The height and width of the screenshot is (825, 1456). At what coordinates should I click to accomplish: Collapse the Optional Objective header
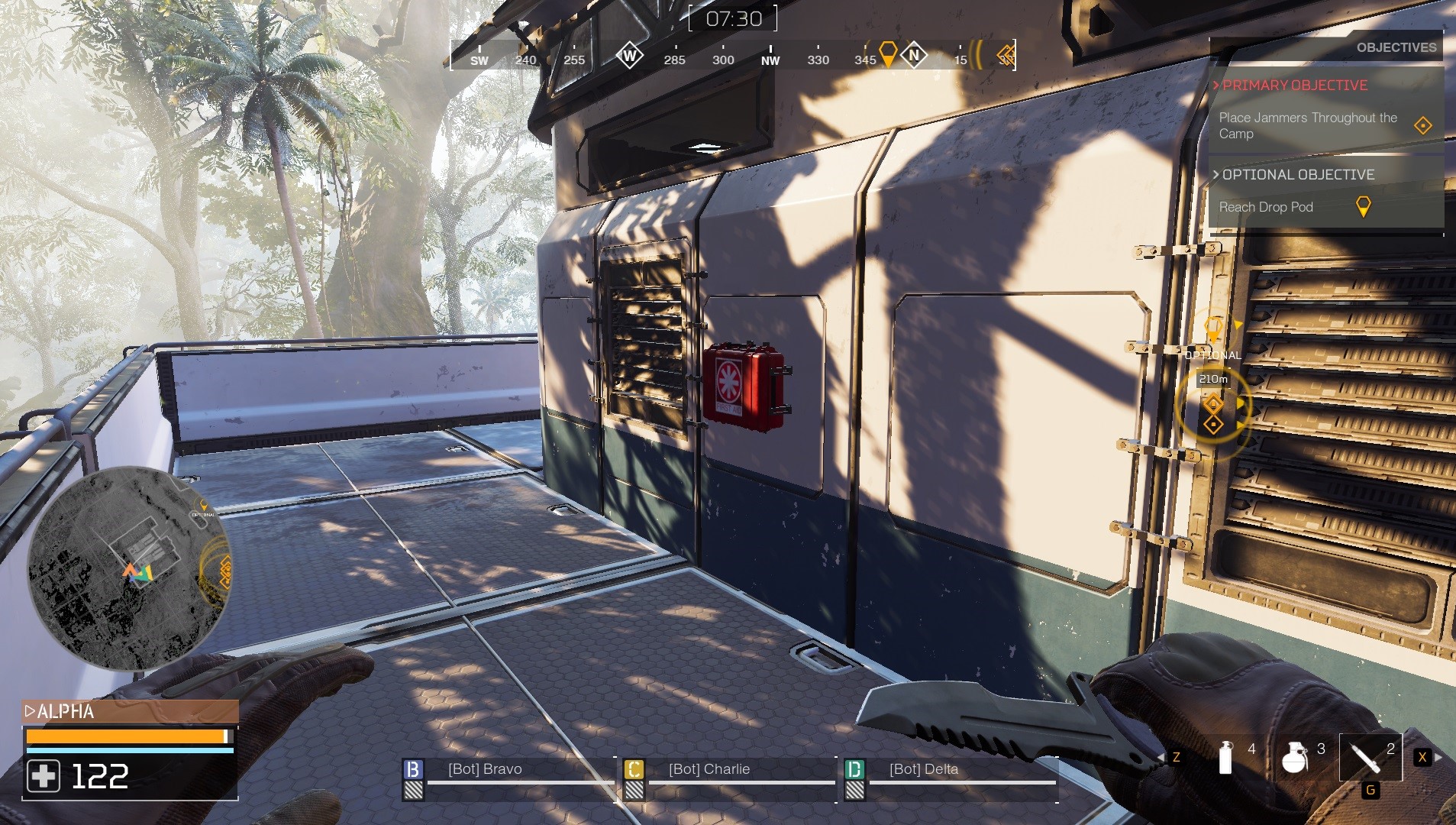(1297, 175)
